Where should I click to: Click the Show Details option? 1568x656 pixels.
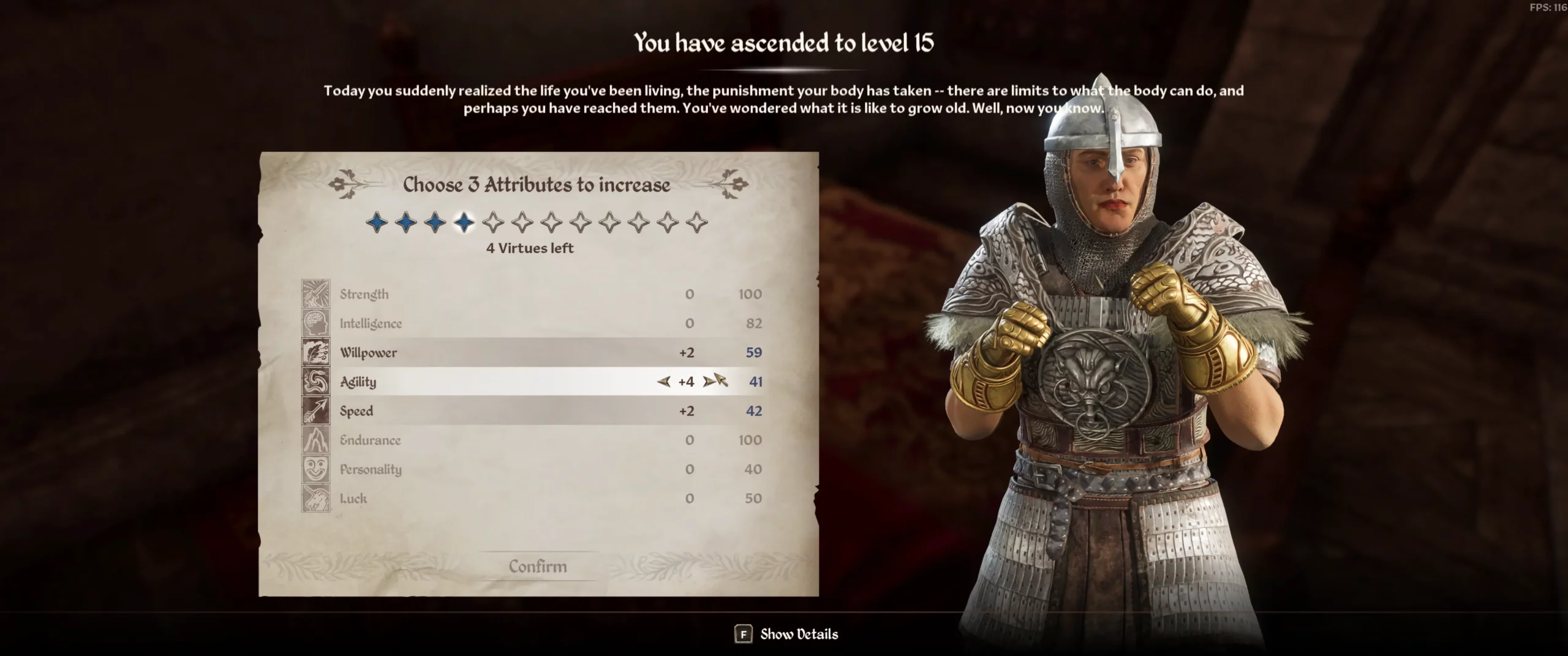[786, 635]
